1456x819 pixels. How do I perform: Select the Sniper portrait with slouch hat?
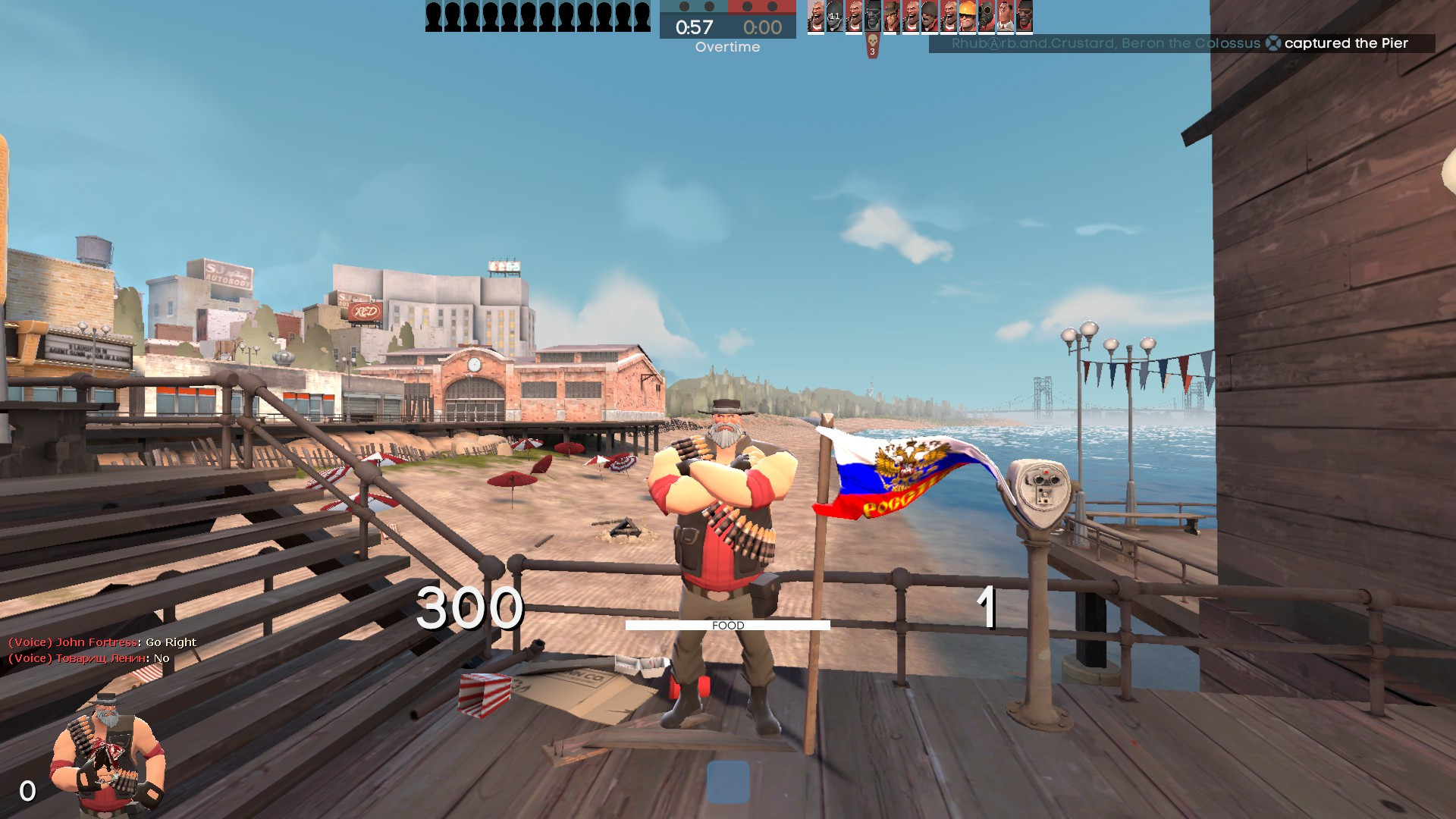pos(891,17)
